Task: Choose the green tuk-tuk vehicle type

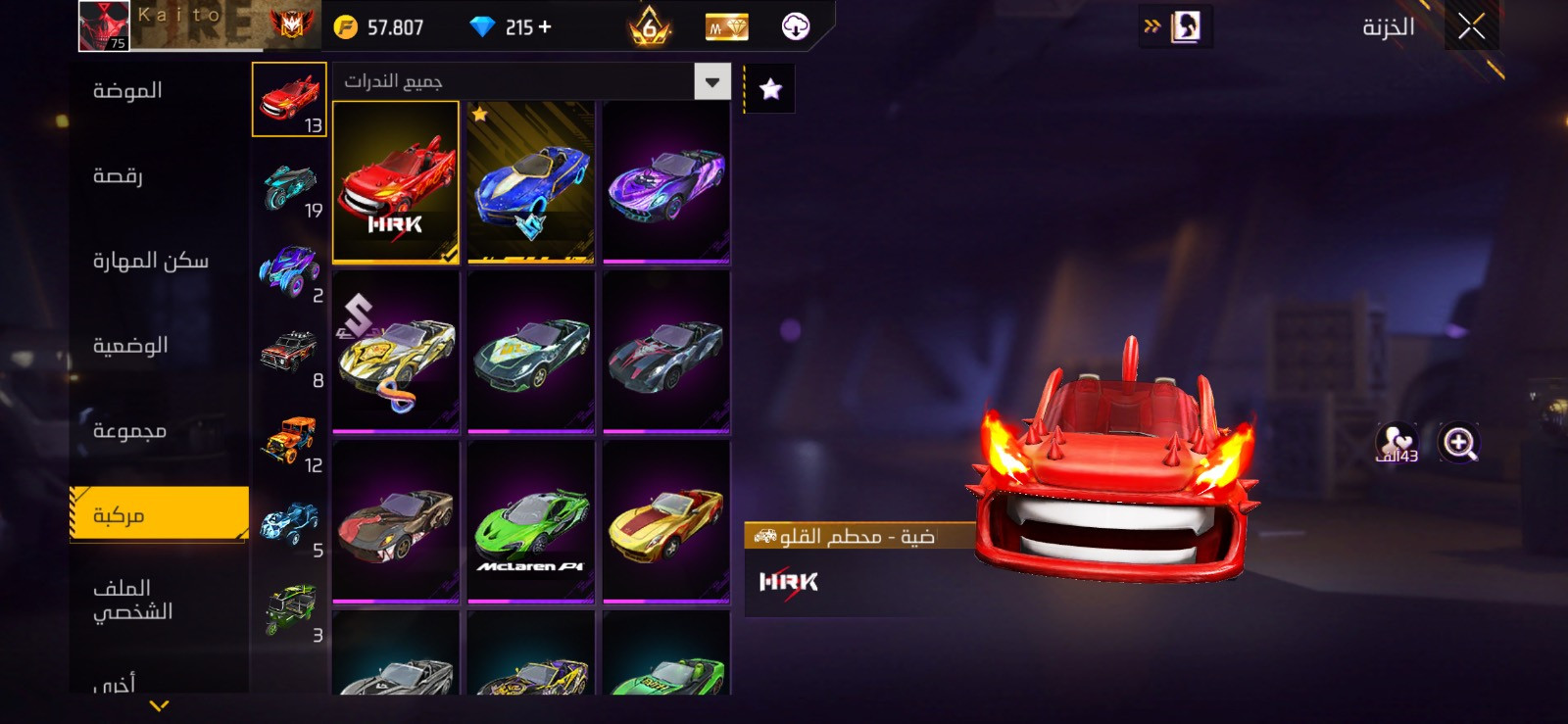Action: tap(290, 610)
